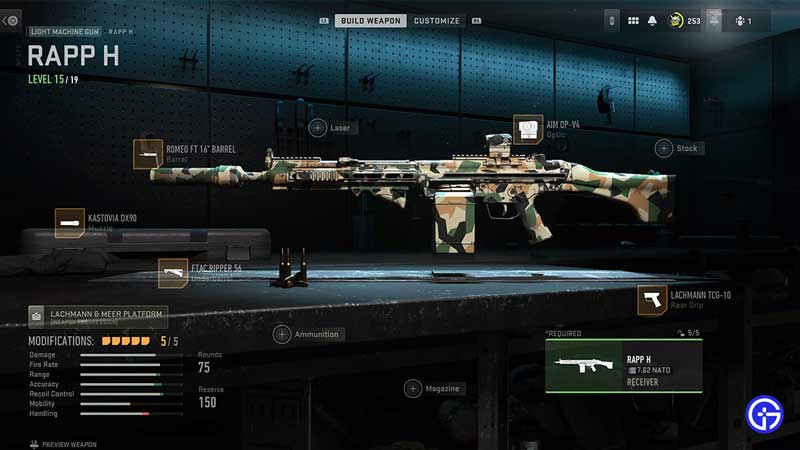Open the Magazine attachment slot

point(413,388)
